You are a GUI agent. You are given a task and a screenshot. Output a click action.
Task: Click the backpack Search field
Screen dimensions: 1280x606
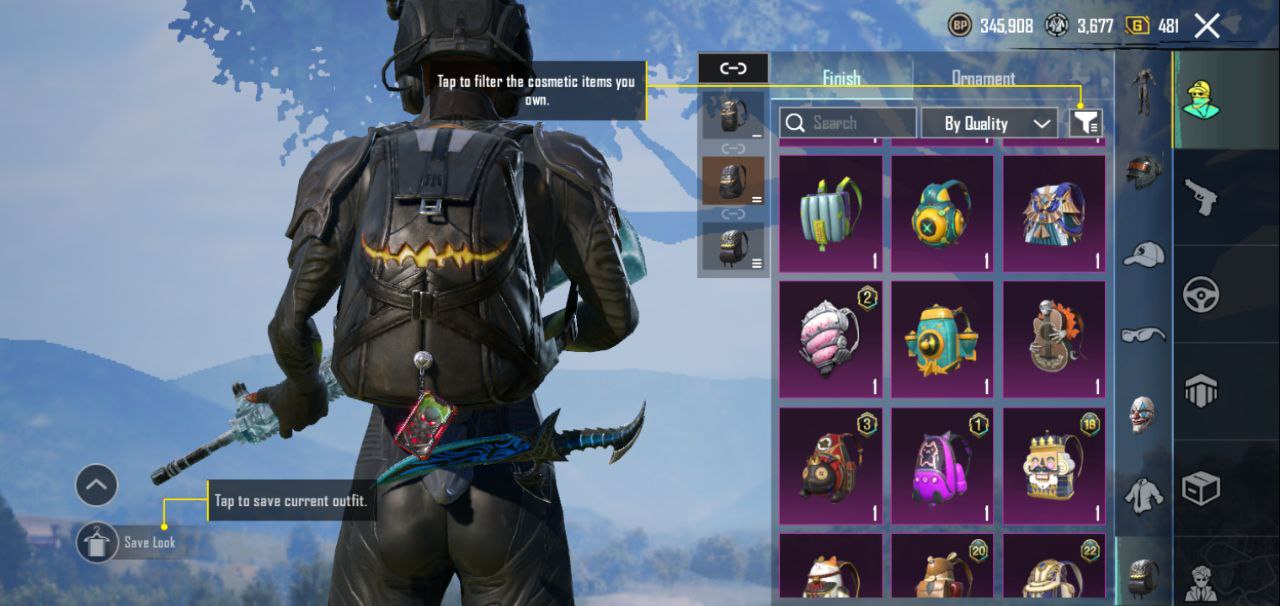(848, 123)
